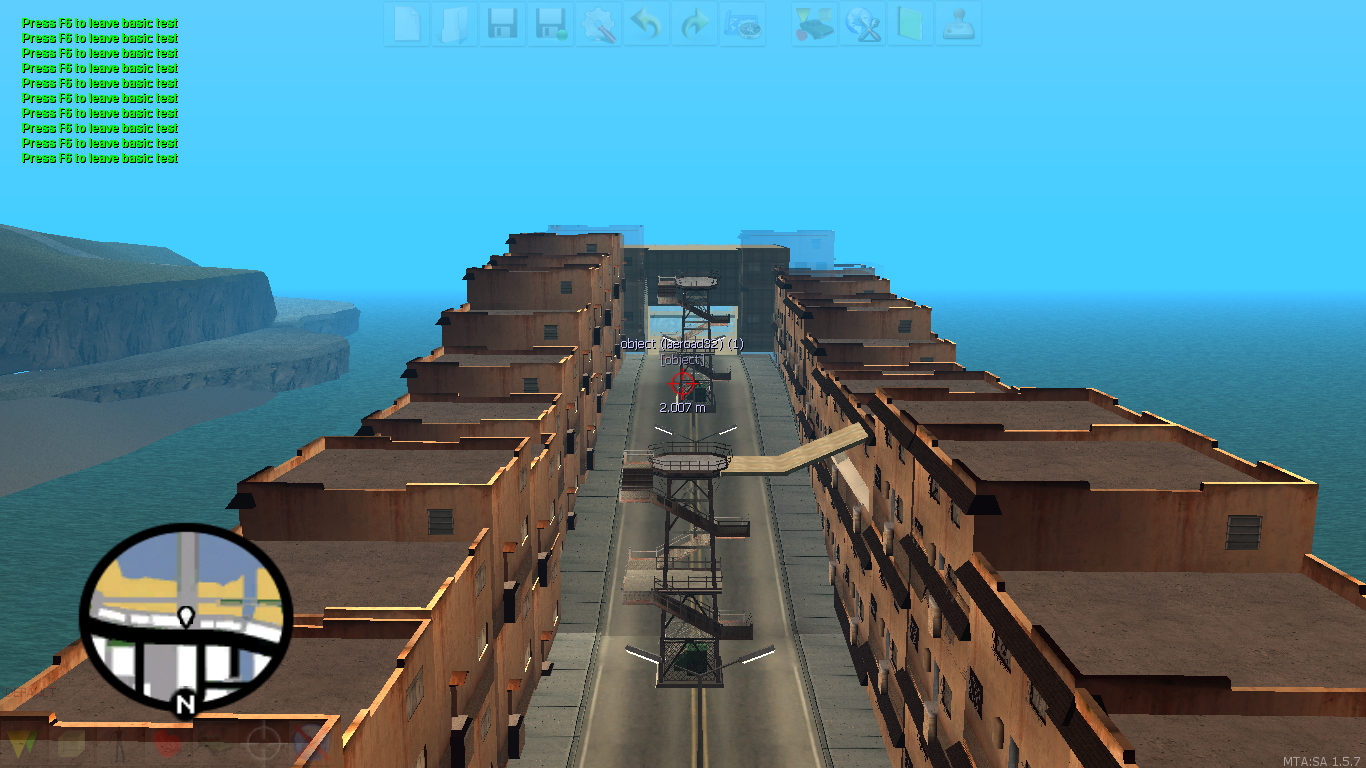Save the current map
This screenshot has height=768, width=1366.
(x=501, y=25)
